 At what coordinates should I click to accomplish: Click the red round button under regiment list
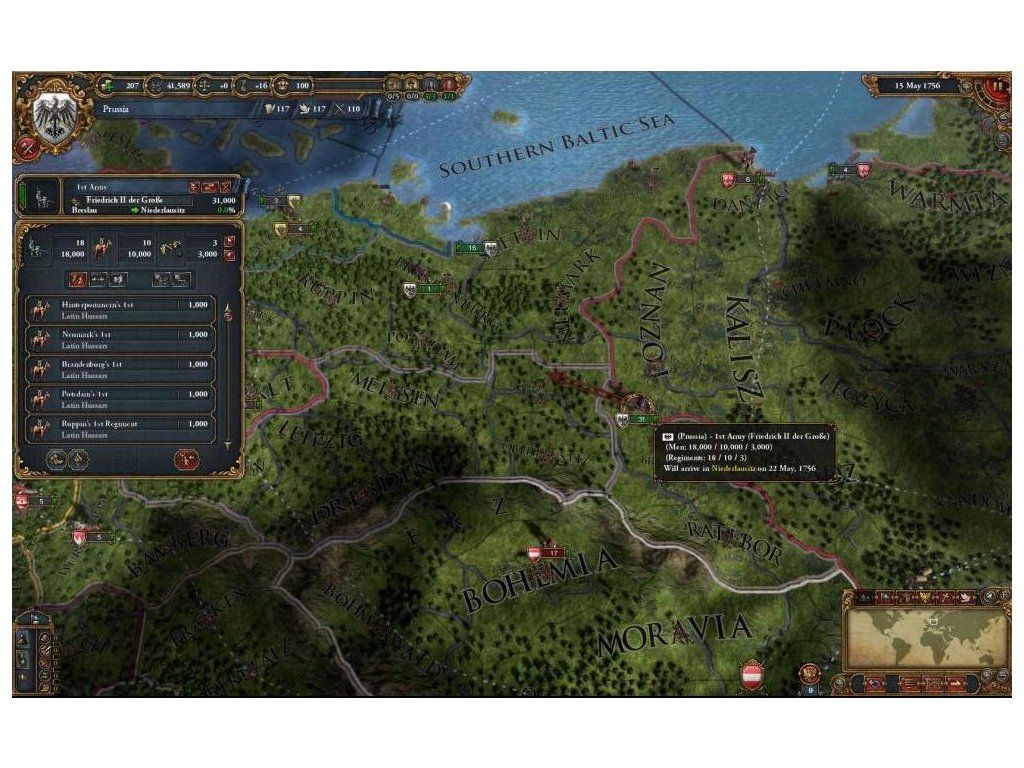point(185,460)
